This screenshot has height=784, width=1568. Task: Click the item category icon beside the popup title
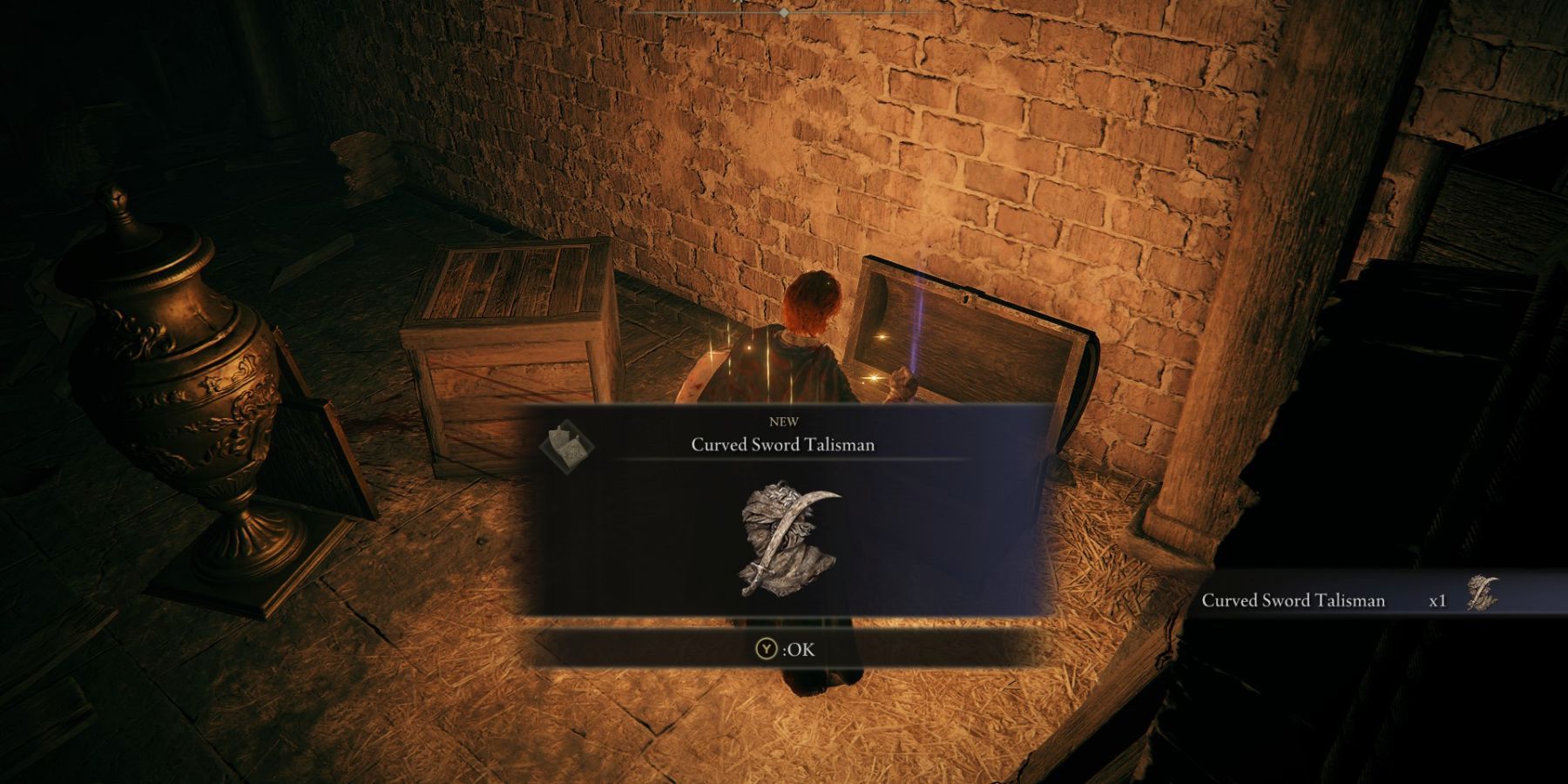pos(566,445)
